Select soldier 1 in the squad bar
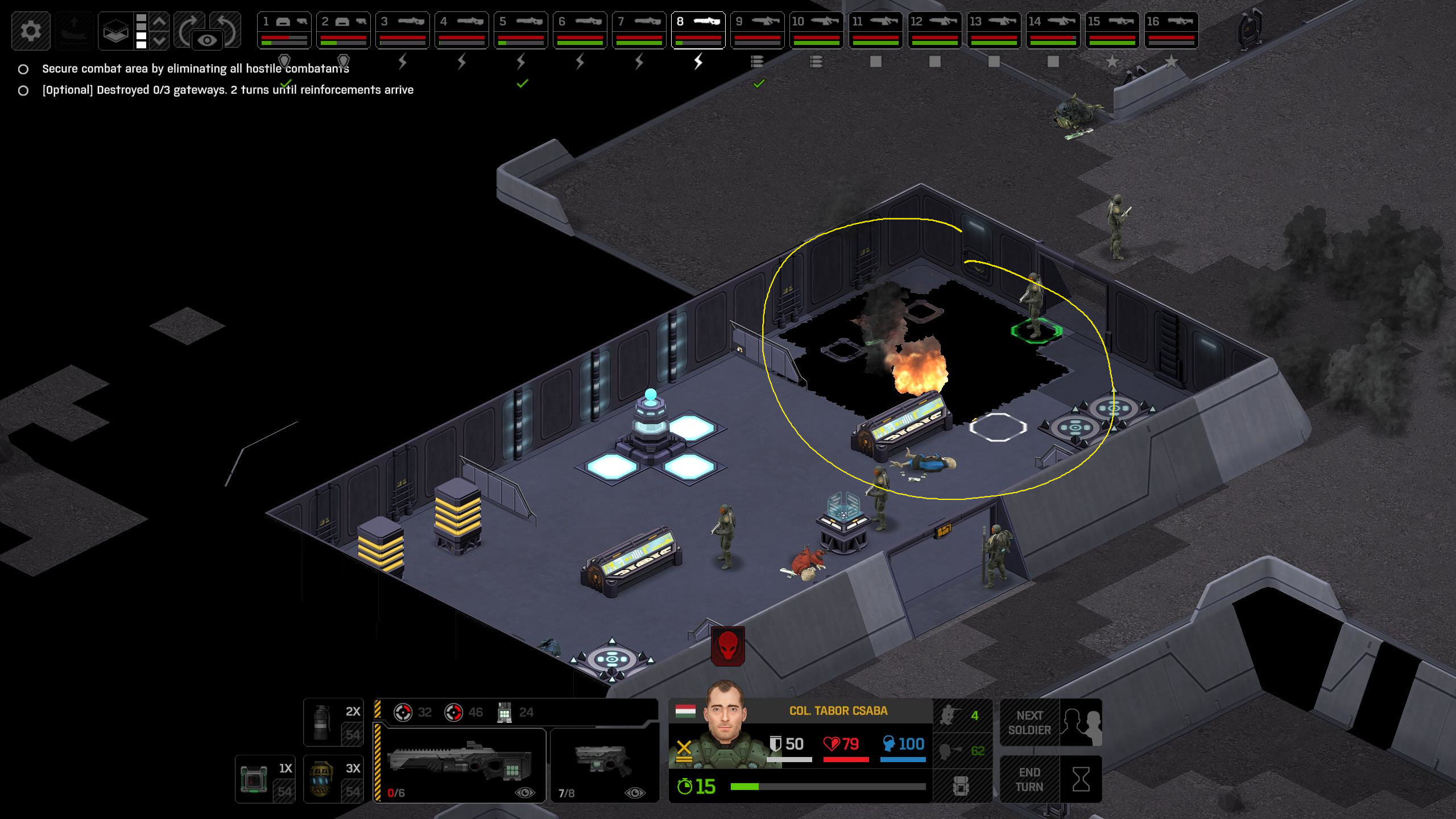The image size is (1456, 819). pos(284,30)
